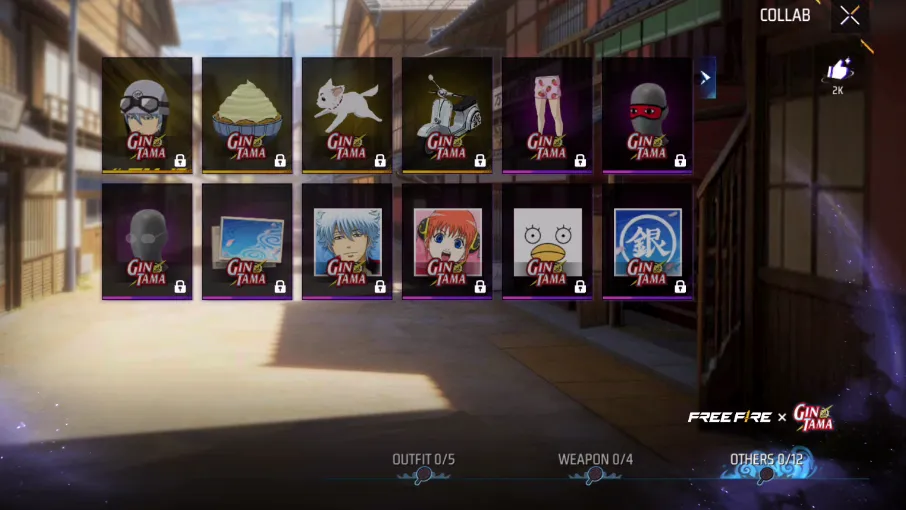Screen dimensions: 906x510
Task: Choose the cream dessert item card
Action: 247,114
